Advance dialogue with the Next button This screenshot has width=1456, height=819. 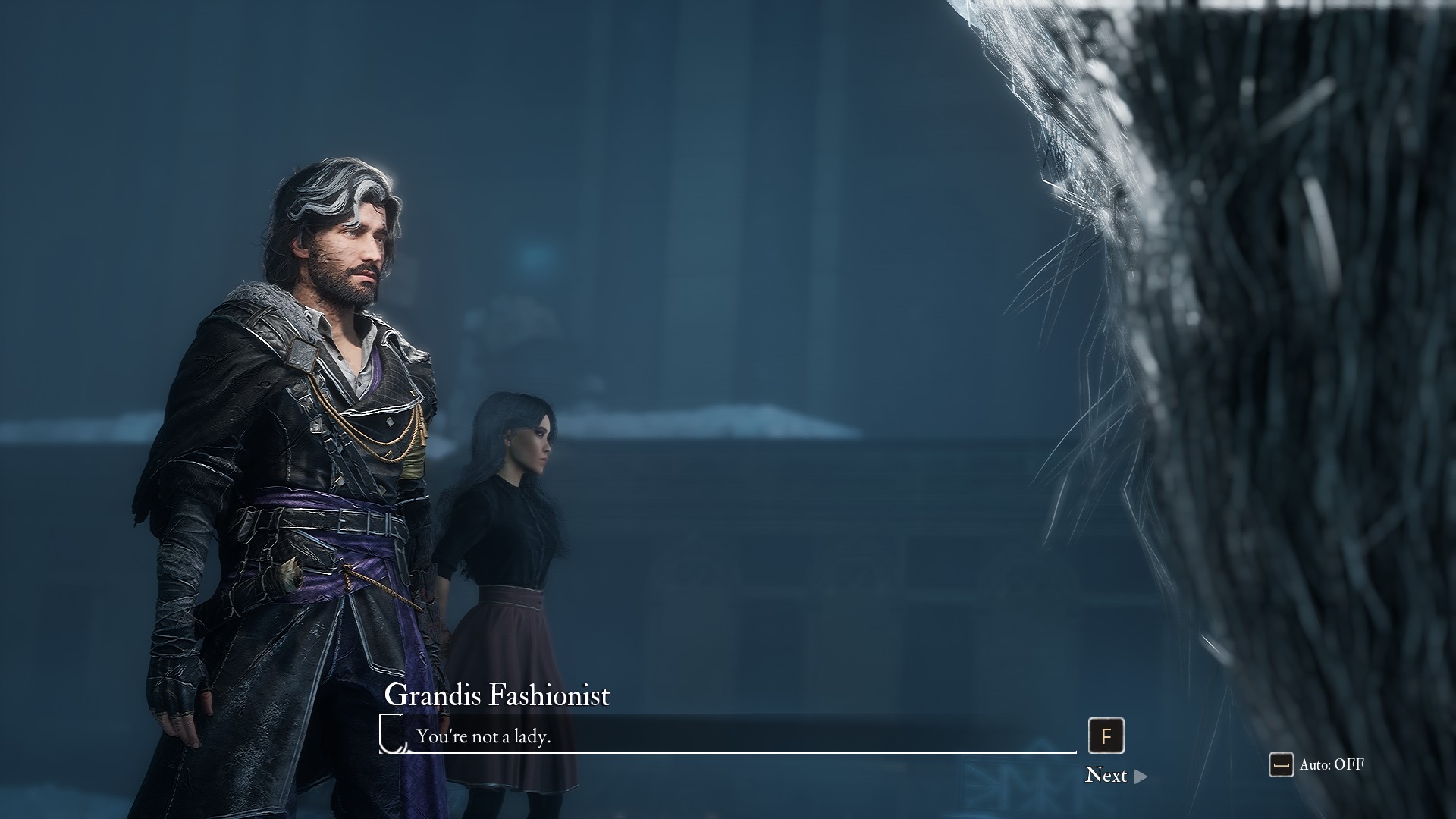(1115, 775)
